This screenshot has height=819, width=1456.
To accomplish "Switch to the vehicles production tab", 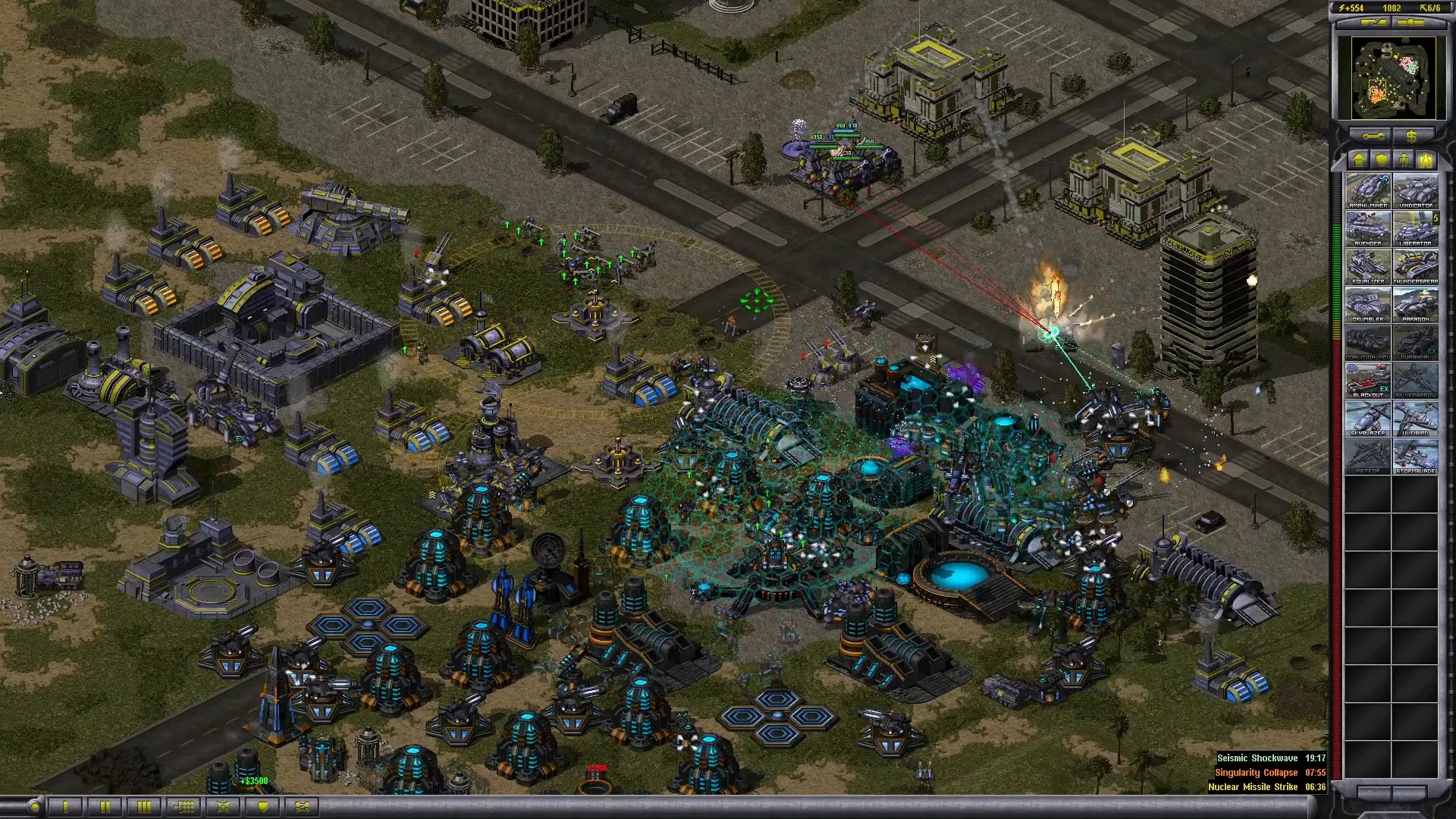I will pos(1426,160).
